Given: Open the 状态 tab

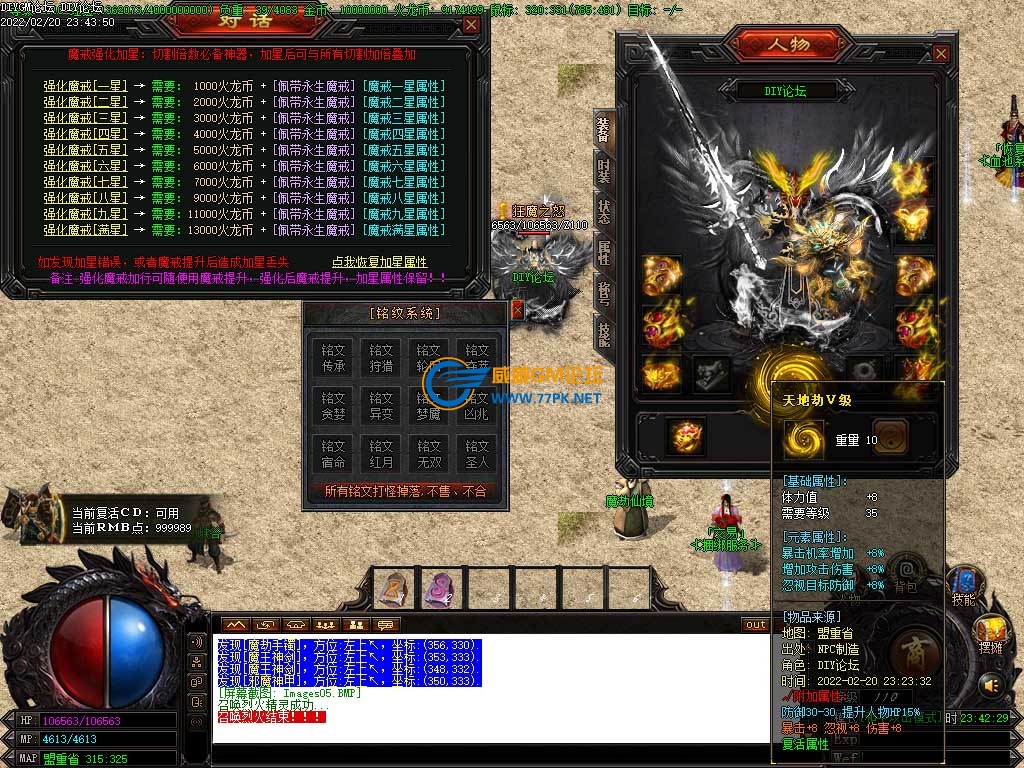Looking at the screenshot, I should pyautogui.click(x=604, y=212).
